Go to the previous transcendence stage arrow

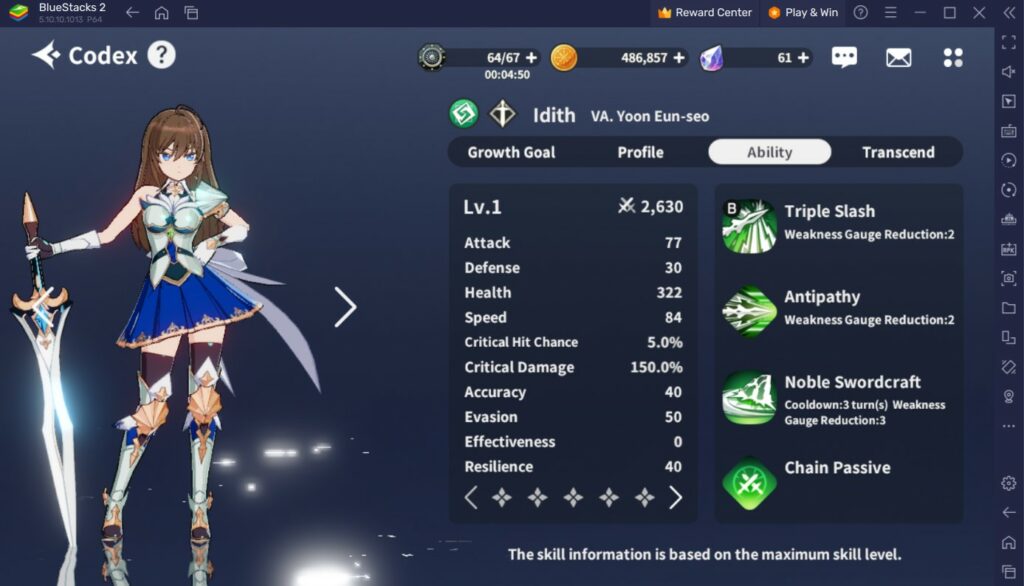(x=471, y=497)
